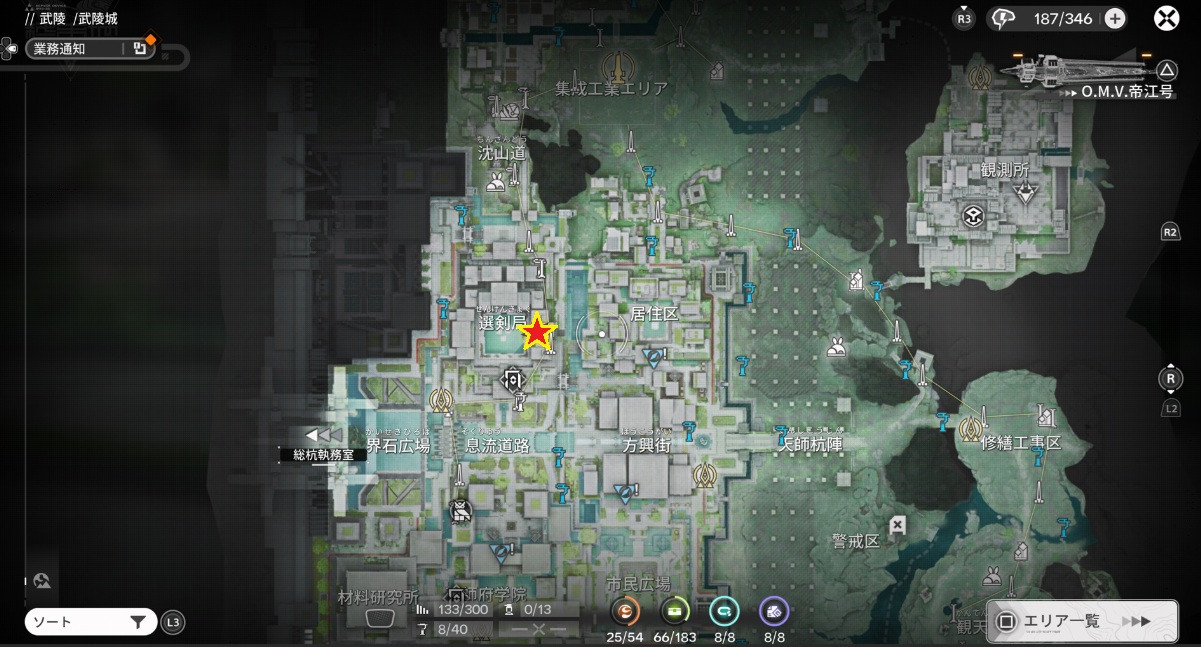Click the square gate marker below 選剣局

click(512, 379)
